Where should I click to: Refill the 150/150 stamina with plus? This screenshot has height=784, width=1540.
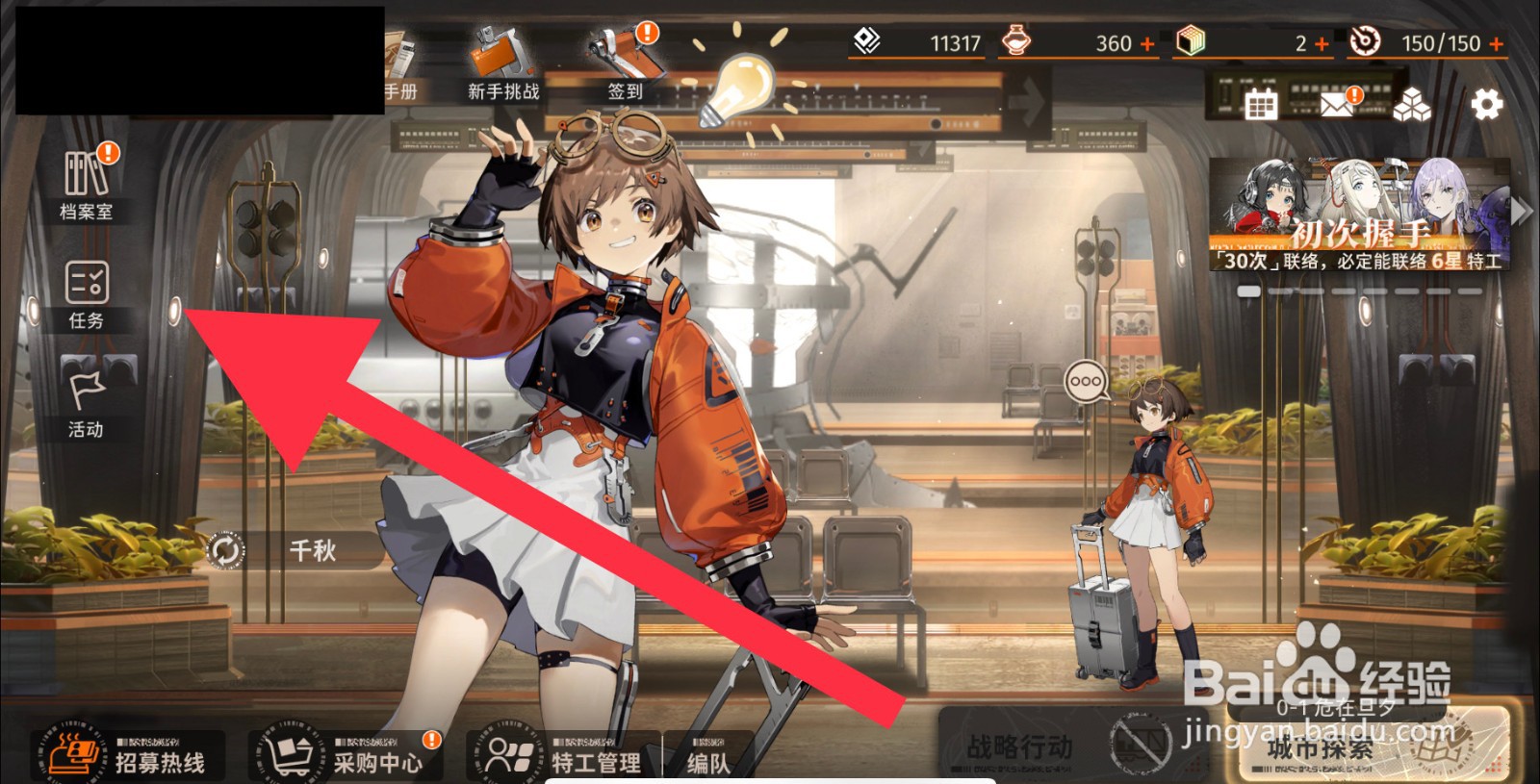pyautogui.click(x=1496, y=44)
